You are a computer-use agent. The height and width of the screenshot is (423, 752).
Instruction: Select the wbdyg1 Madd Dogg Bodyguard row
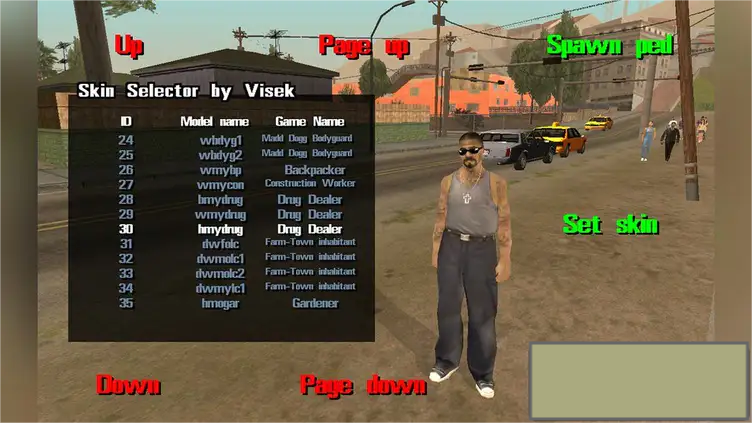(x=221, y=140)
